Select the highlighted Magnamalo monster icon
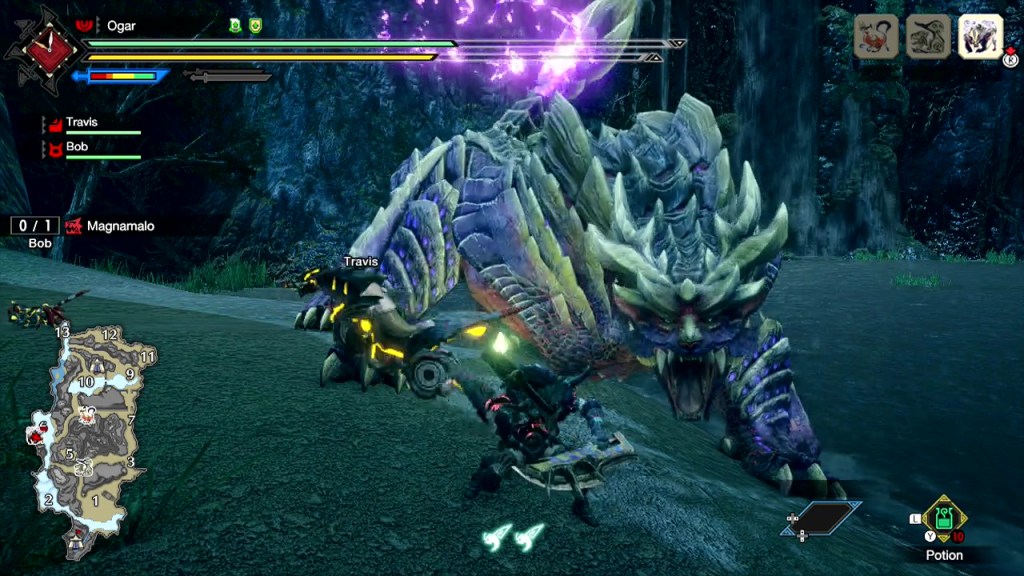The height and width of the screenshot is (576, 1024). pos(980,36)
